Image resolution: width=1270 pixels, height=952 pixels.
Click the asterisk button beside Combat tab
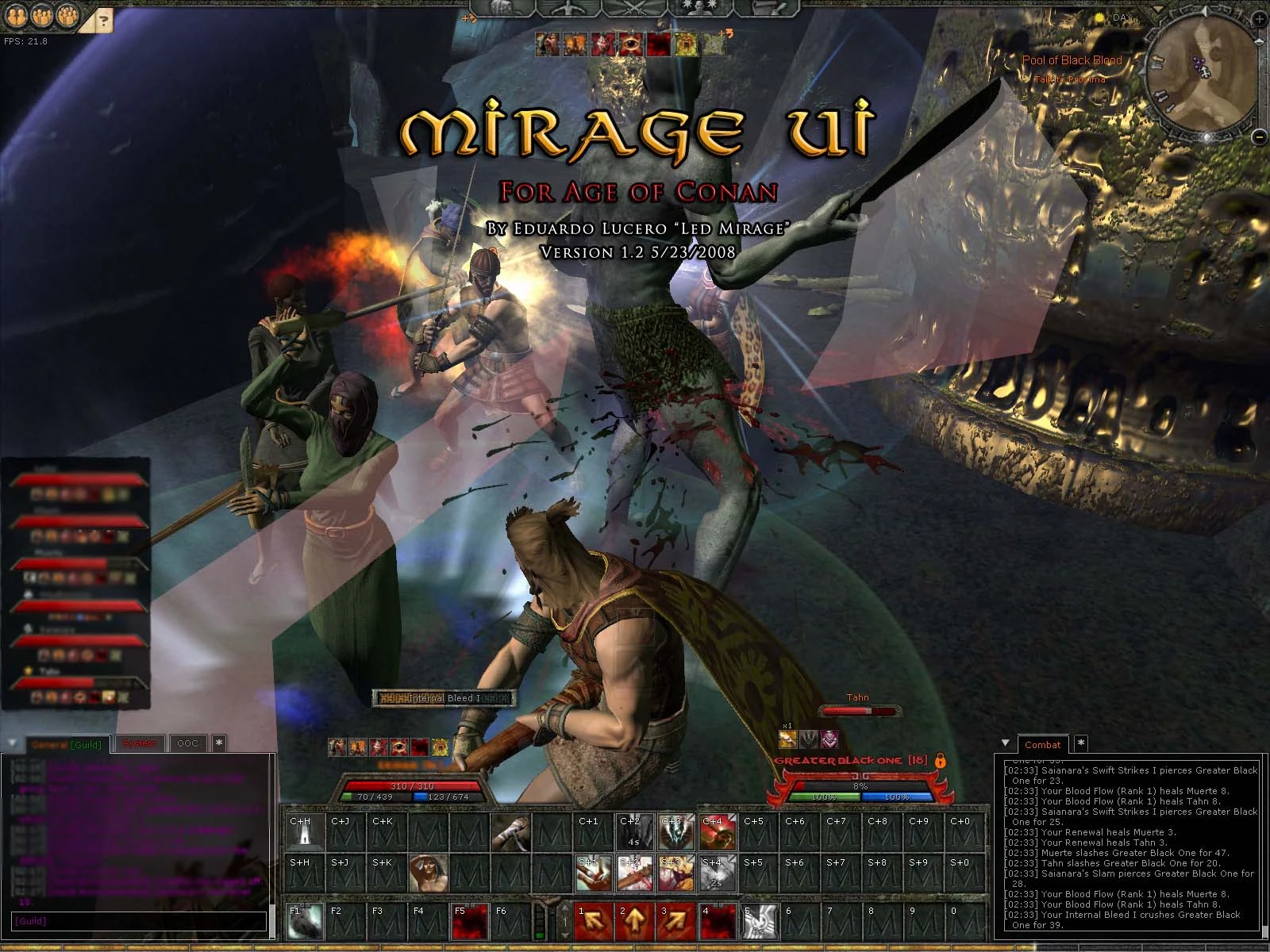1080,743
